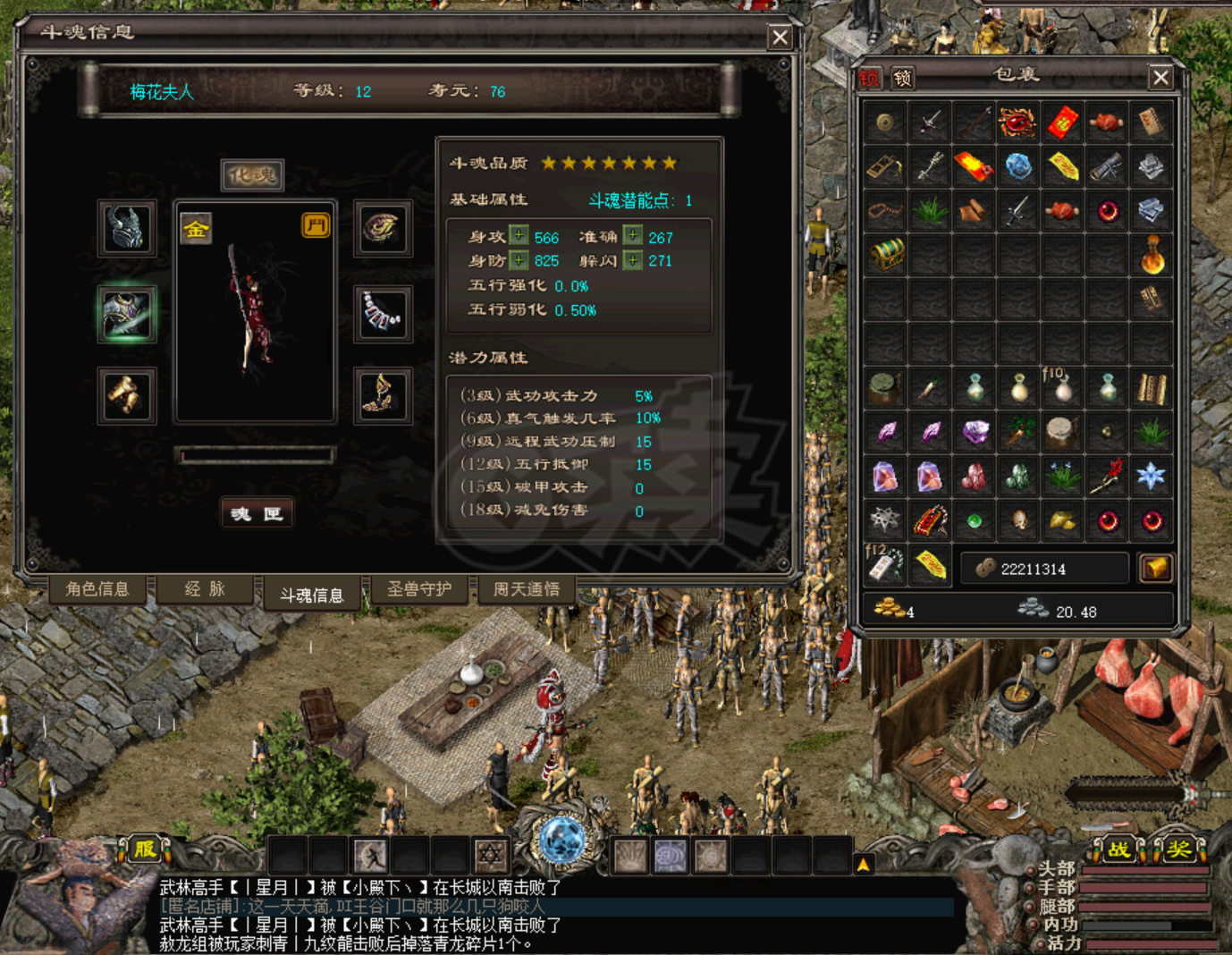
Task: Open the 经脉 tab
Action: (205, 589)
